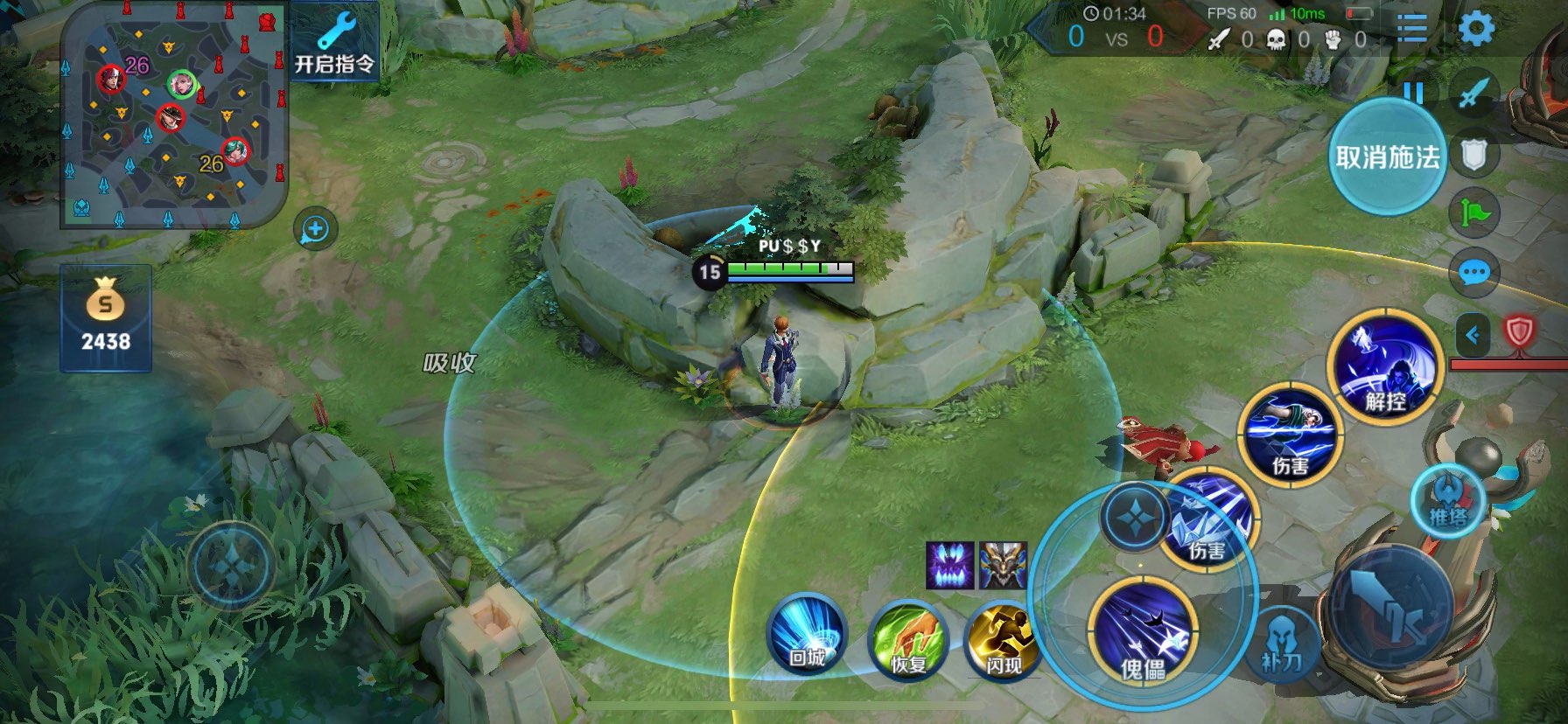Use the 解控 skill button
1568x724 pixels.
tap(1384, 367)
